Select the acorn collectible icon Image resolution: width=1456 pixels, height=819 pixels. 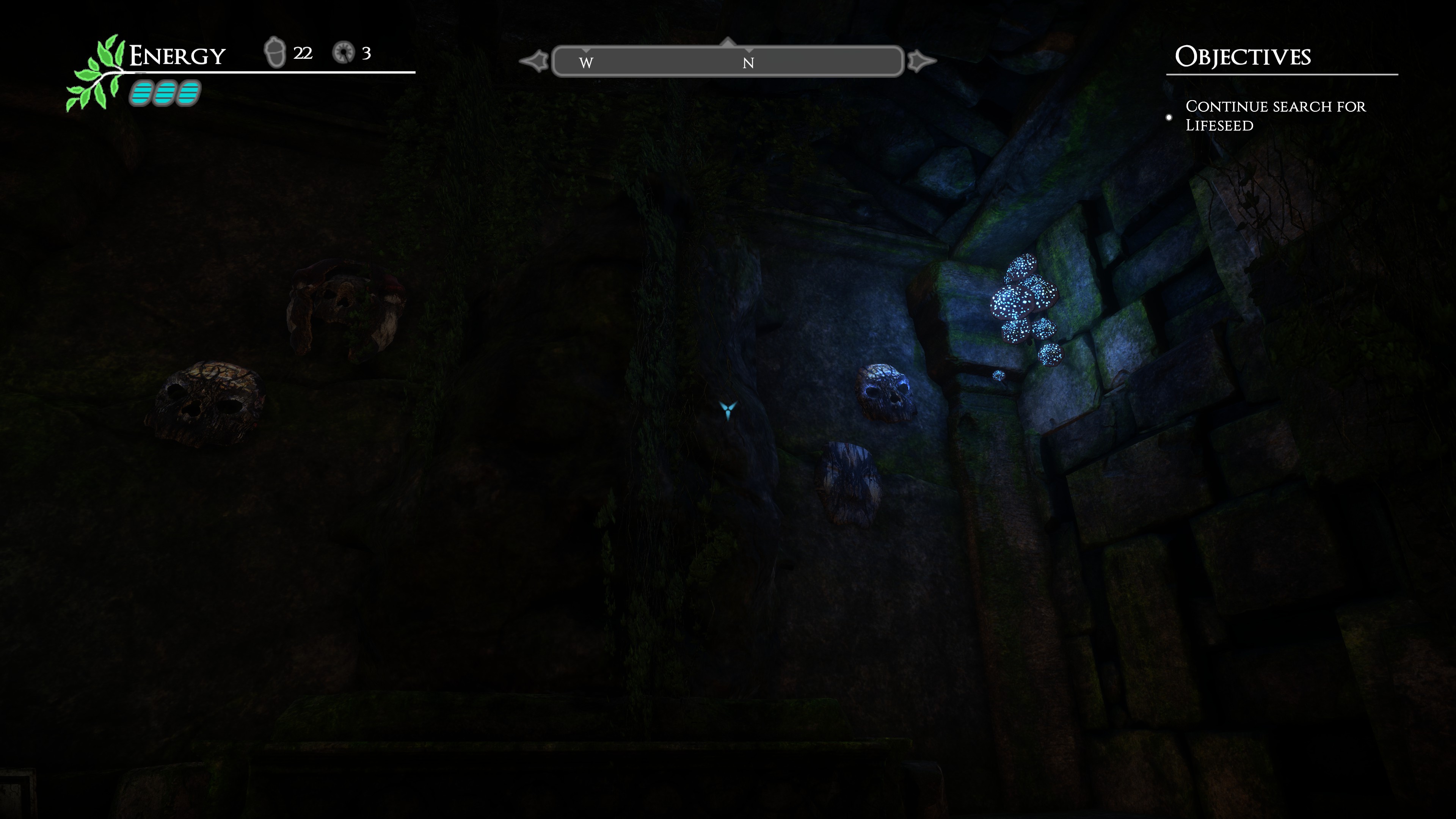[x=275, y=53]
